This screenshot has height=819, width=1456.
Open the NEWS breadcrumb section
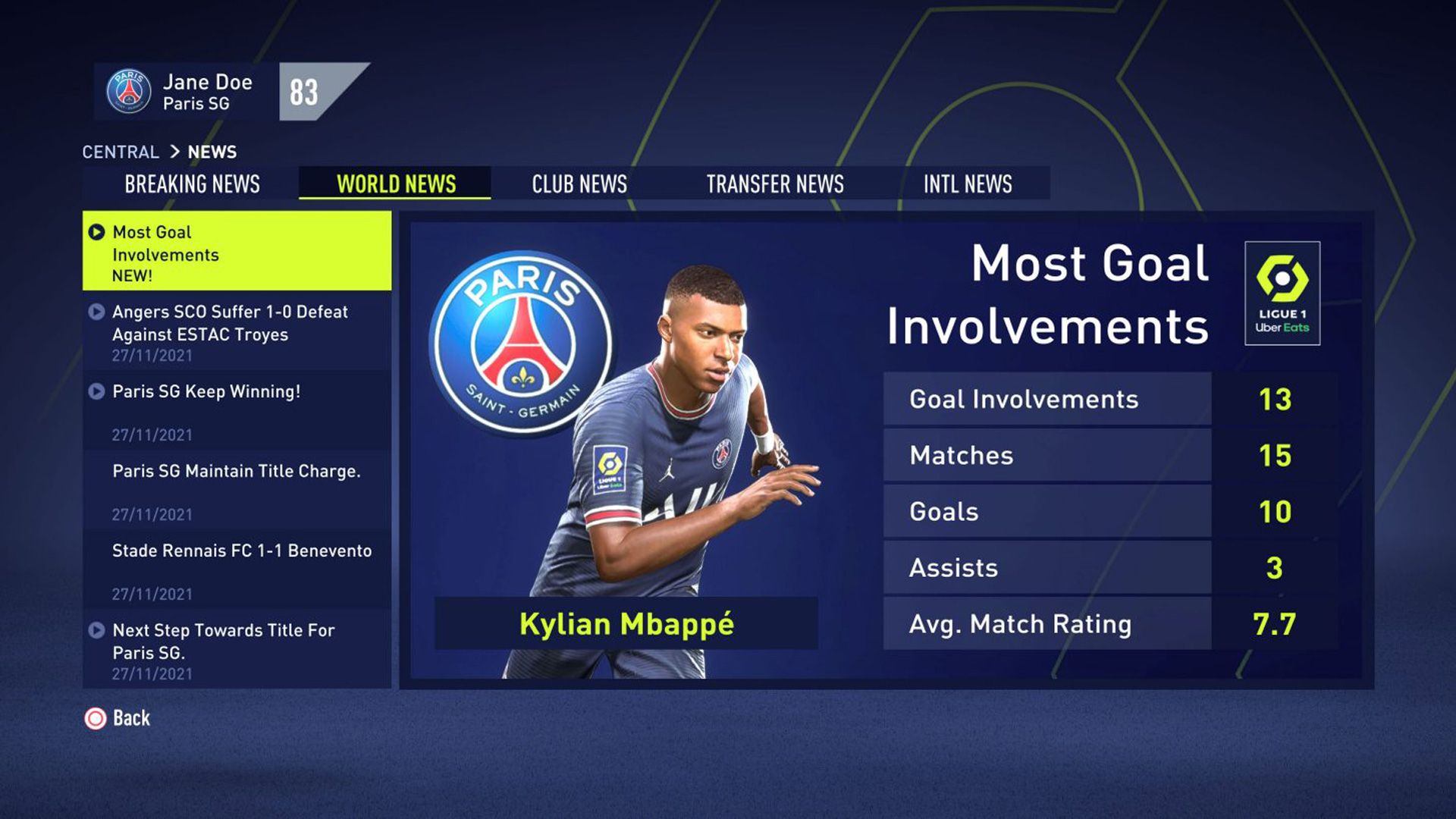coord(213,152)
